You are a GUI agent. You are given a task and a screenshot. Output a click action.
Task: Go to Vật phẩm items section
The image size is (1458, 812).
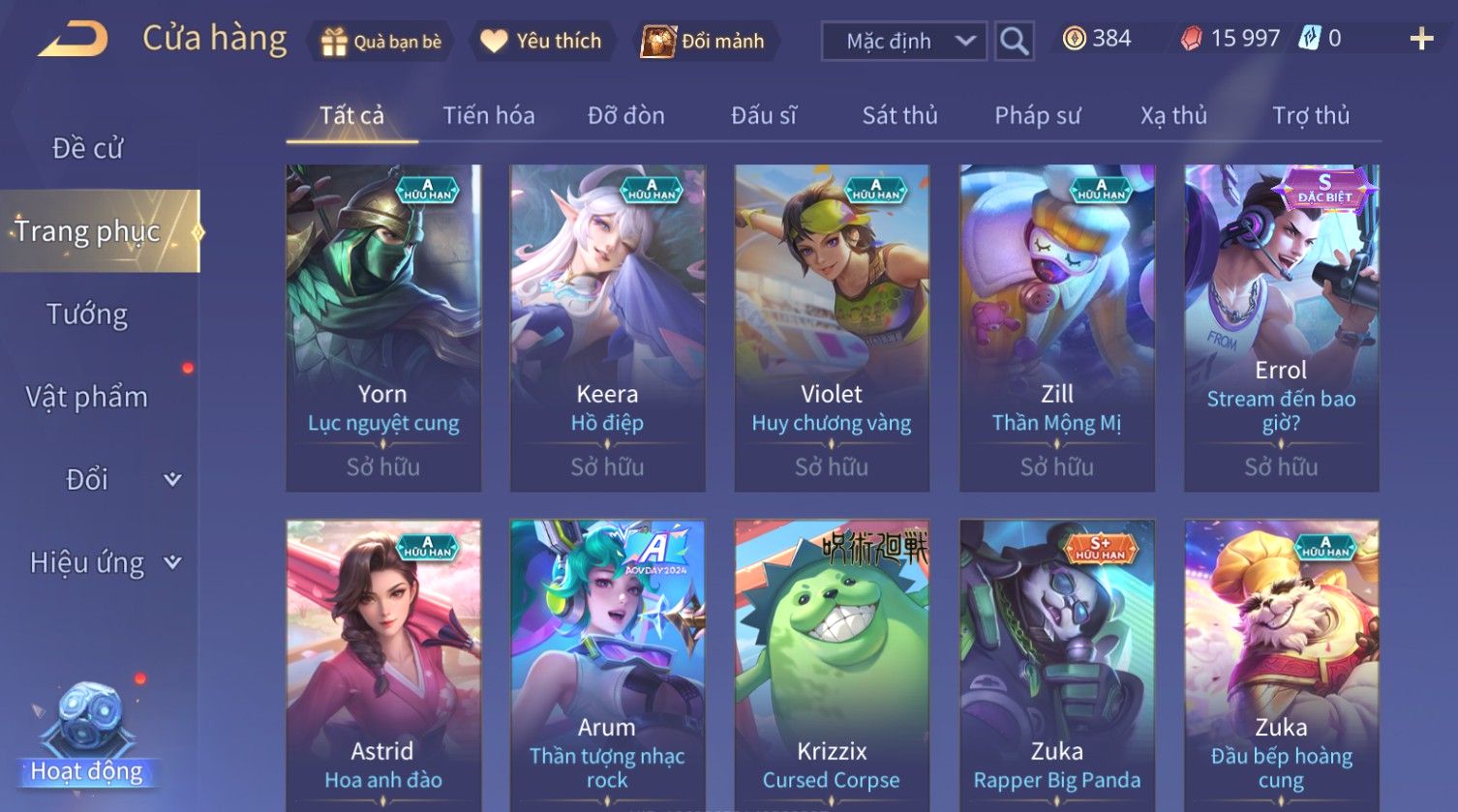point(87,397)
